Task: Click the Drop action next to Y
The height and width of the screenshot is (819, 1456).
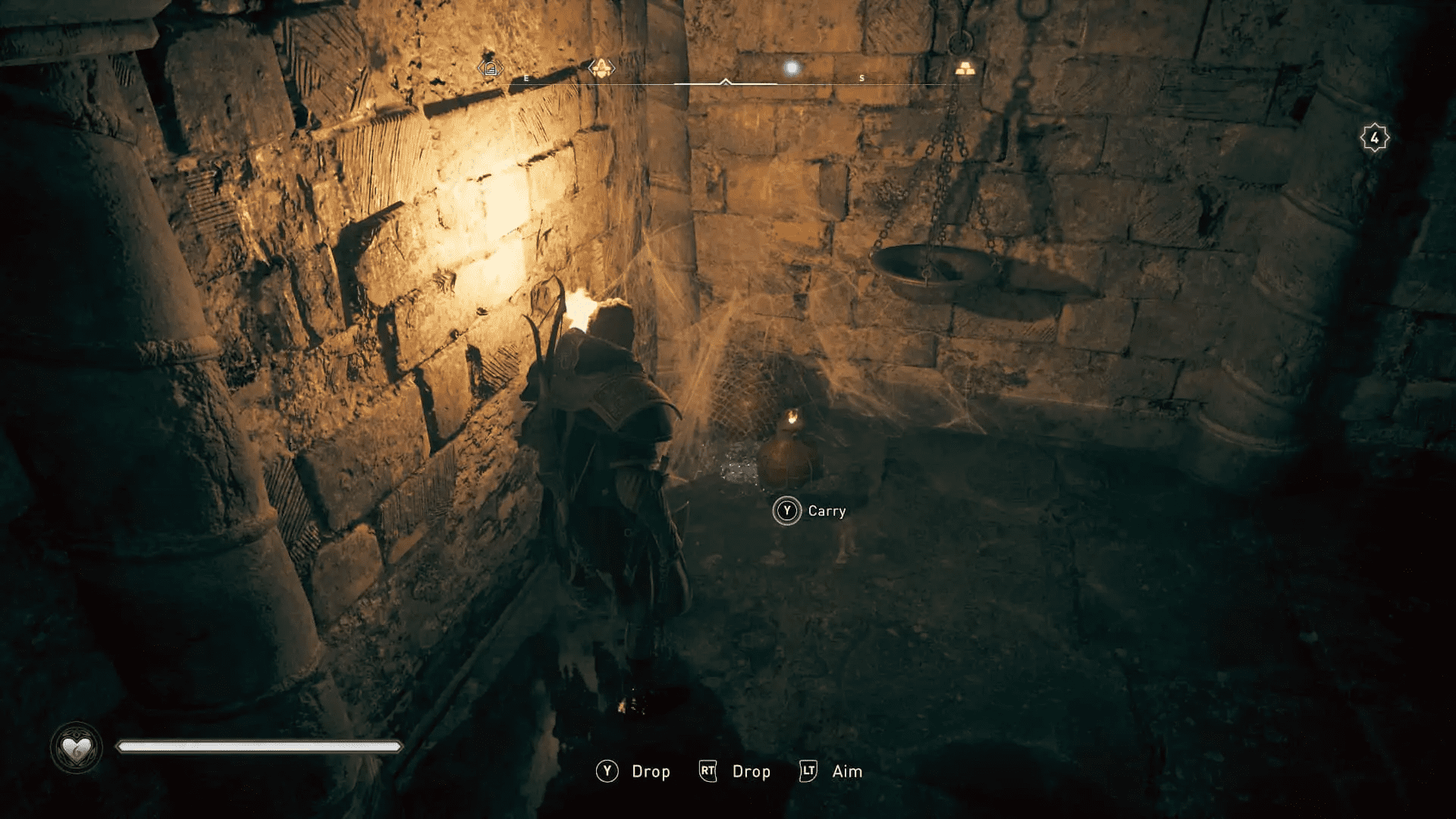Action: pyautogui.click(x=651, y=771)
